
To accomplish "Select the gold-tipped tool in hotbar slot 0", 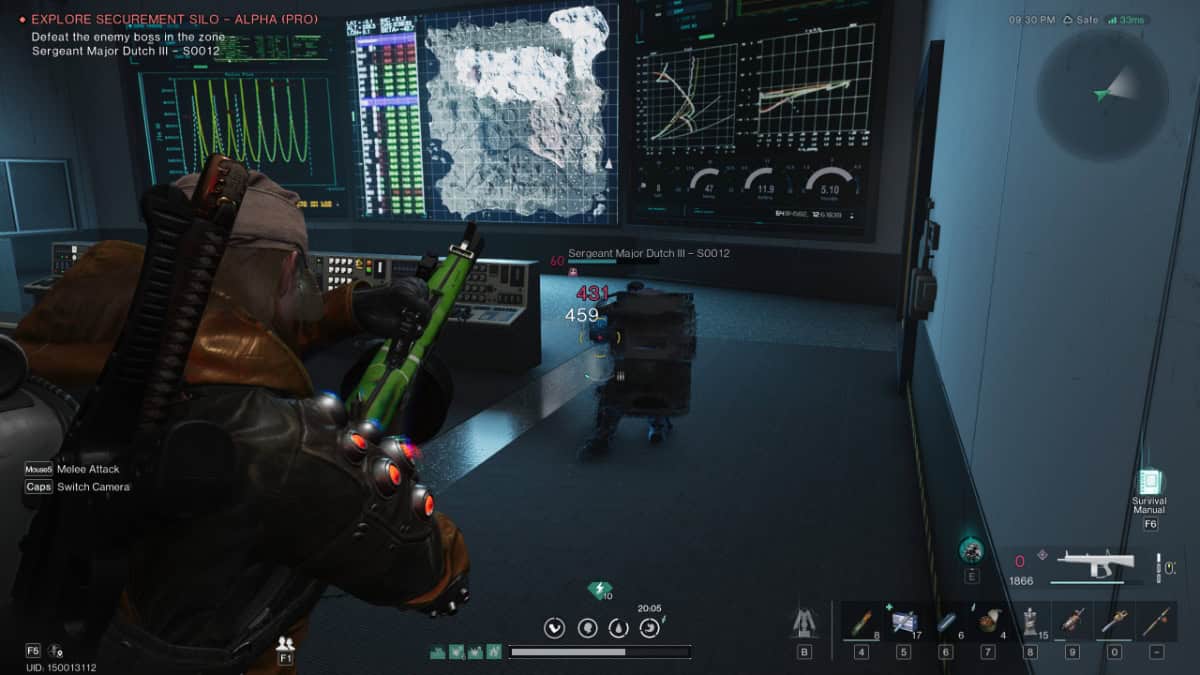I will coord(1114,622).
